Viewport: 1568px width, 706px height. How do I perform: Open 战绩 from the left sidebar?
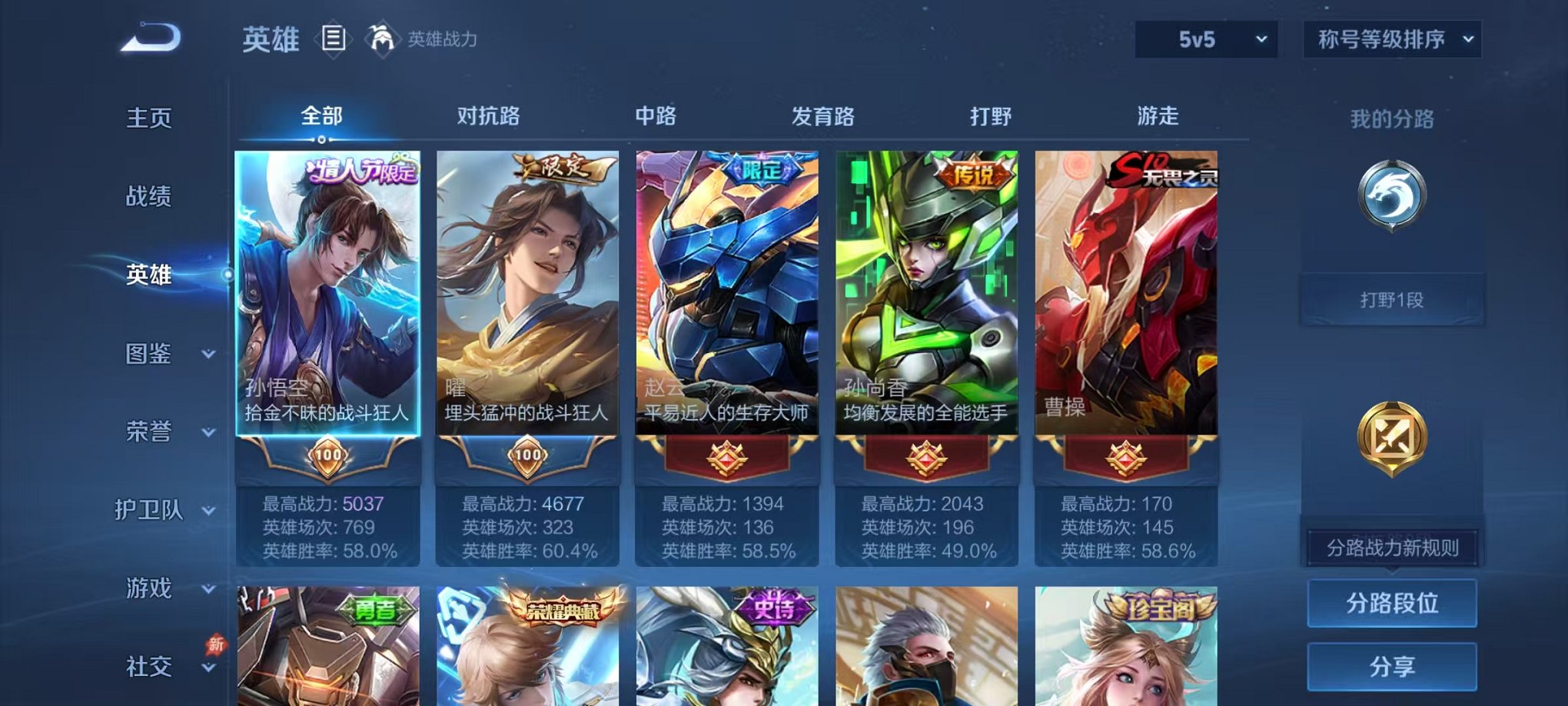click(x=148, y=197)
